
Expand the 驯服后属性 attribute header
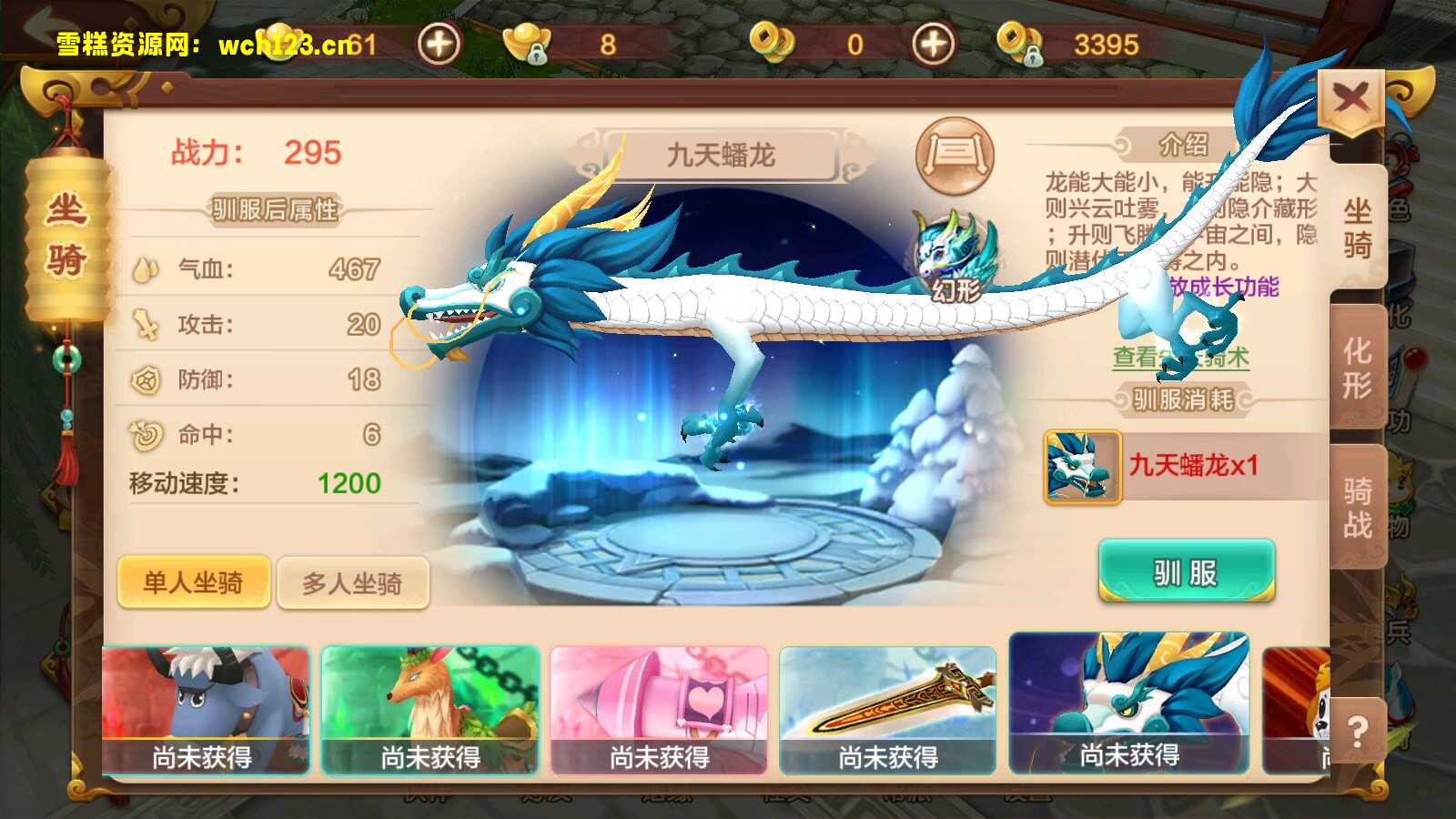click(x=273, y=210)
